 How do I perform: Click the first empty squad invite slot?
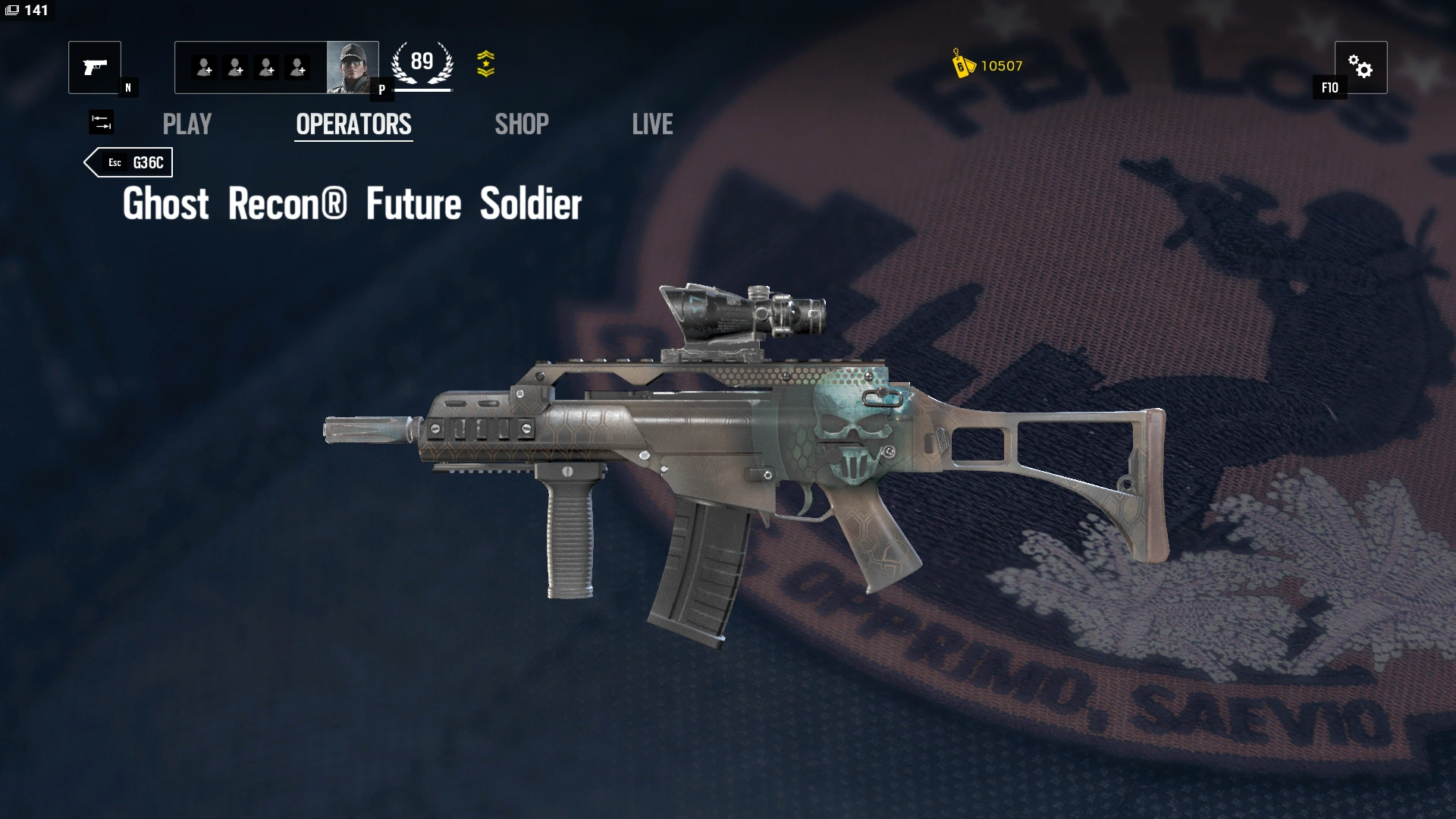[203, 67]
